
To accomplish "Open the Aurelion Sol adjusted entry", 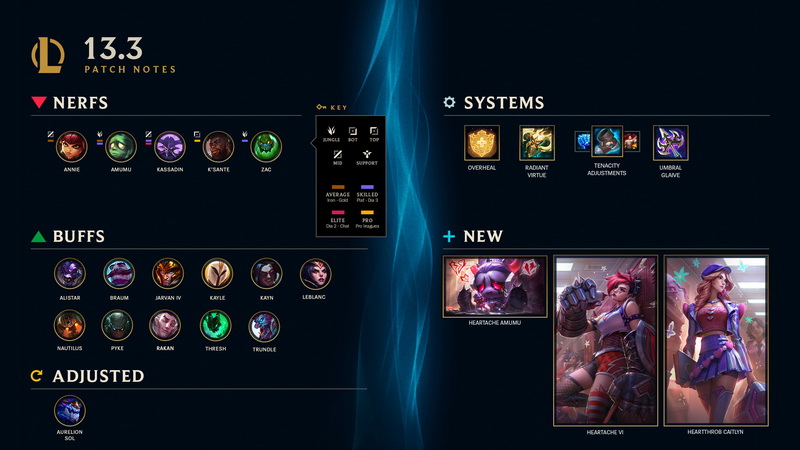I will (x=70, y=410).
